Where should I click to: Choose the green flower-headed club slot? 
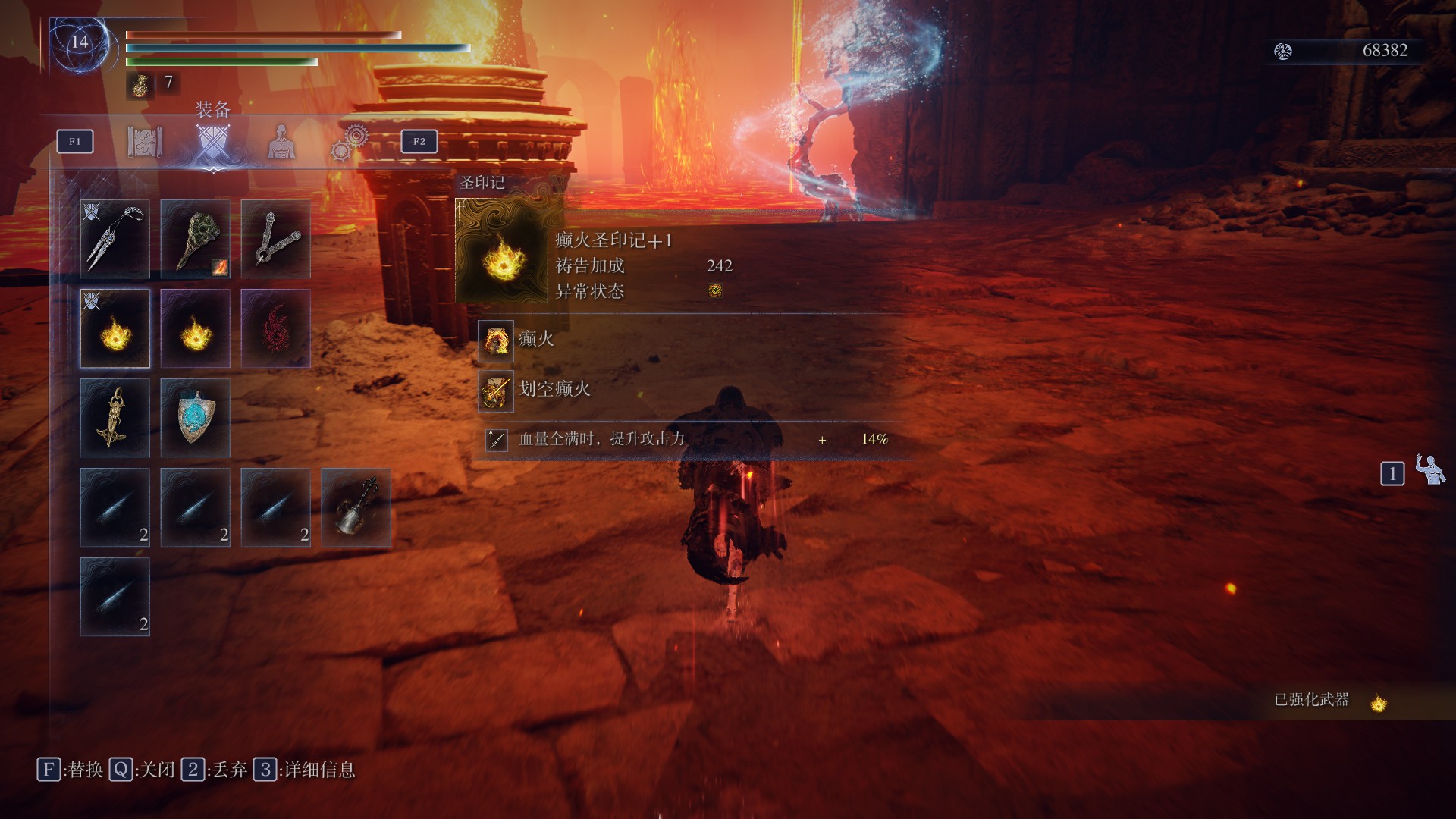(196, 239)
